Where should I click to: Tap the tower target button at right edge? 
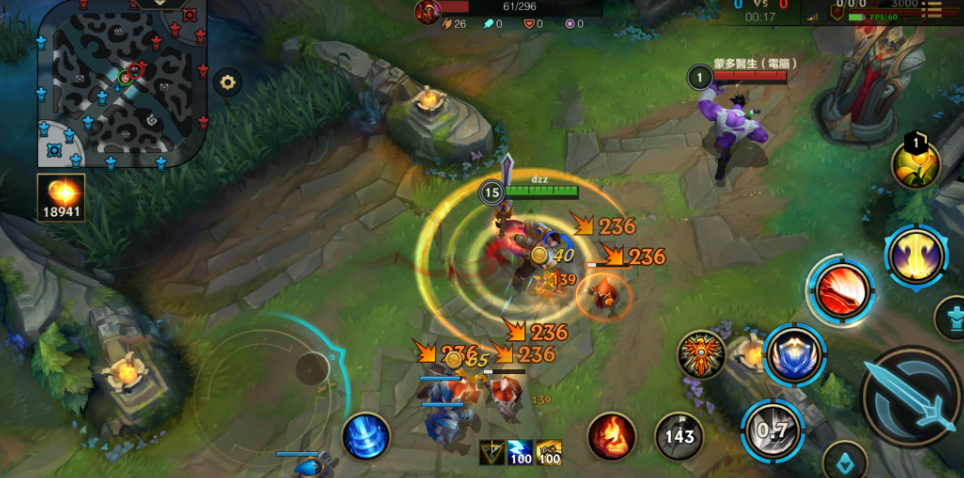coord(949,318)
